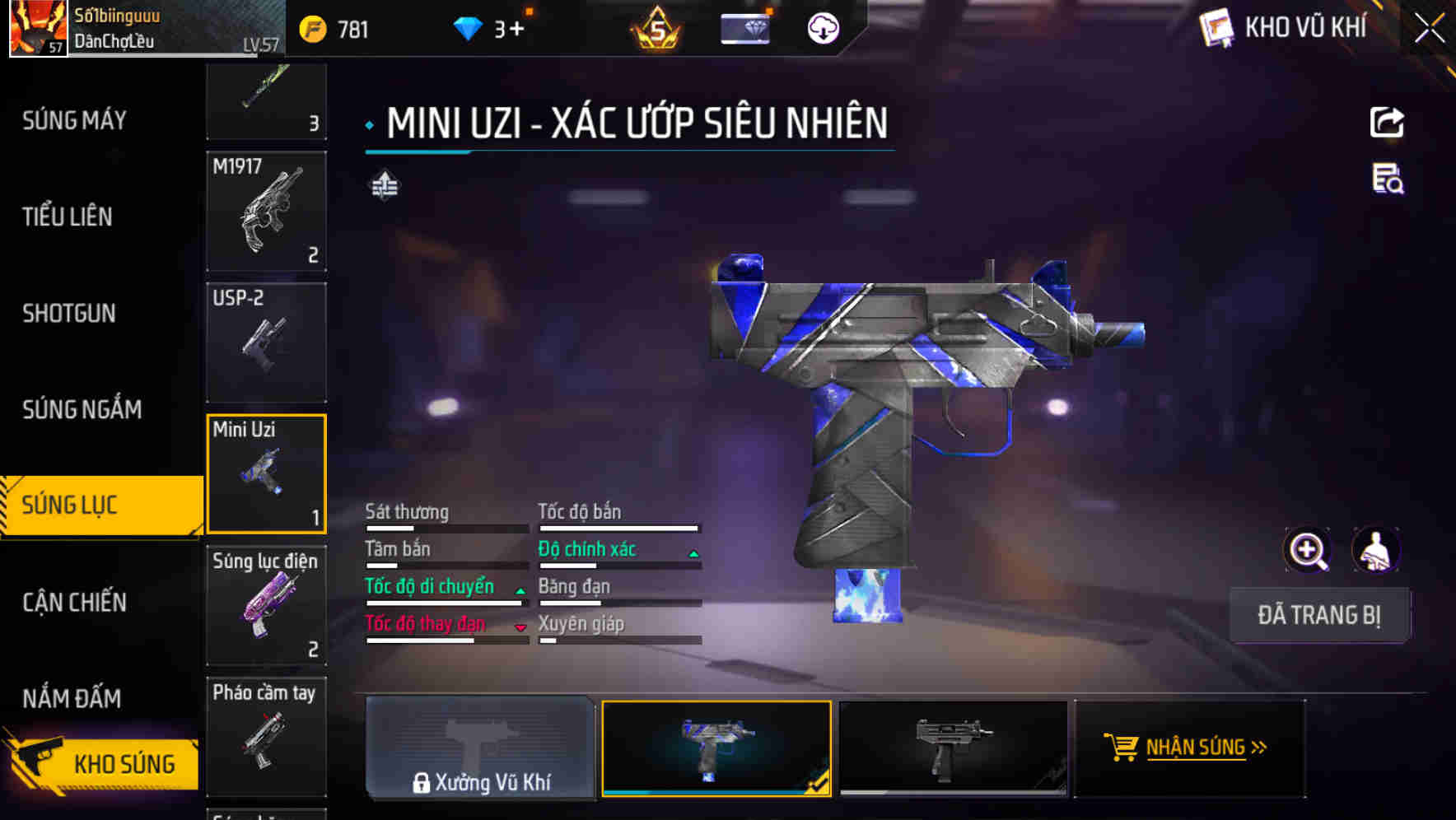This screenshot has height=820, width=1456.
Task: Click the ĐÃ TRANG BỊ button
Action: 1318,615
